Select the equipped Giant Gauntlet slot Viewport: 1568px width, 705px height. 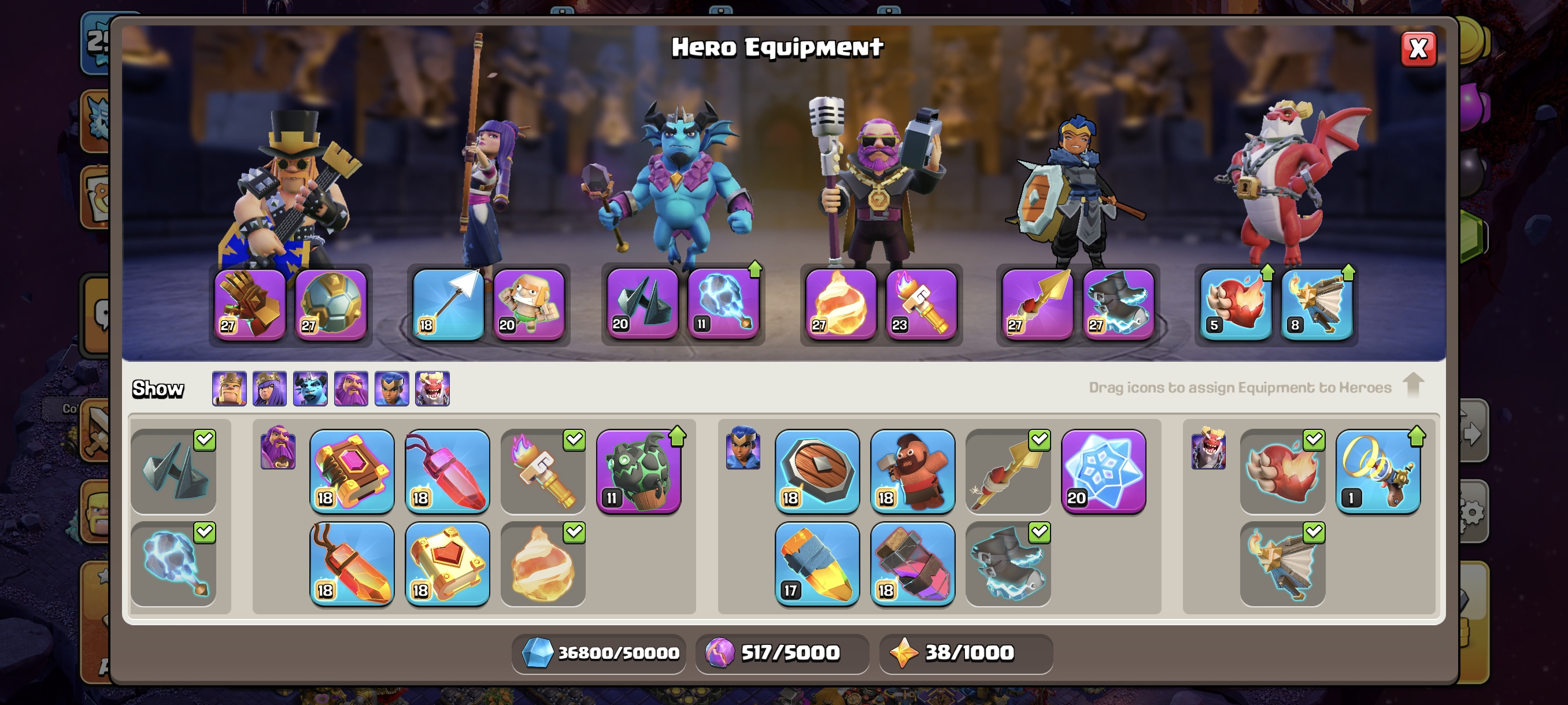[250, 304]
